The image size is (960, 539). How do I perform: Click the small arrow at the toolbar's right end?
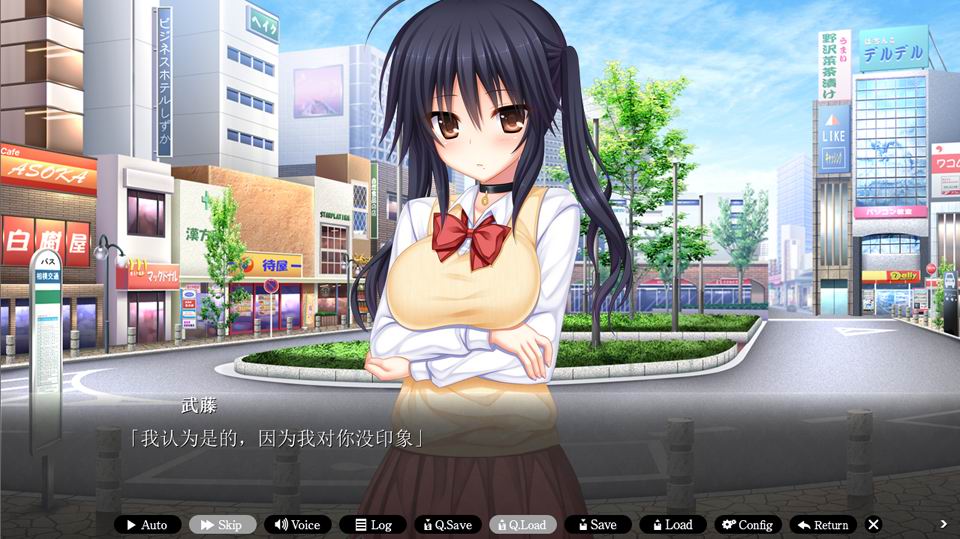click(x=943, y=524)
